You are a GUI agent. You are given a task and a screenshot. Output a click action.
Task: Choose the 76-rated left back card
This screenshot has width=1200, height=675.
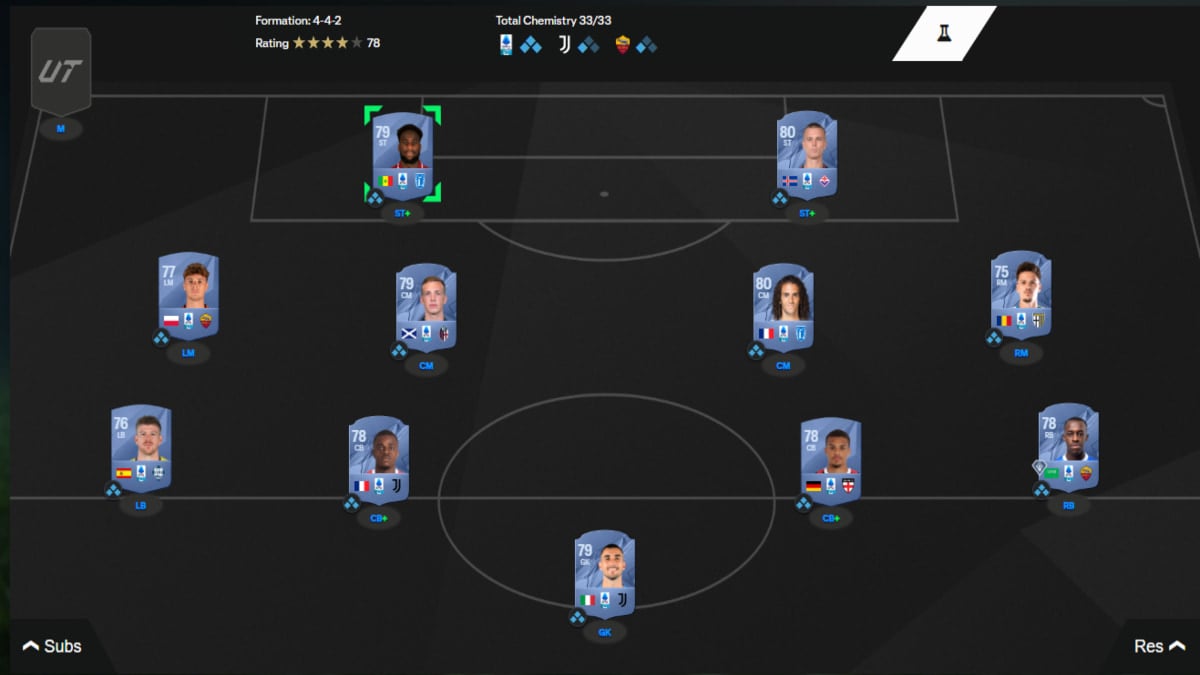141,448
